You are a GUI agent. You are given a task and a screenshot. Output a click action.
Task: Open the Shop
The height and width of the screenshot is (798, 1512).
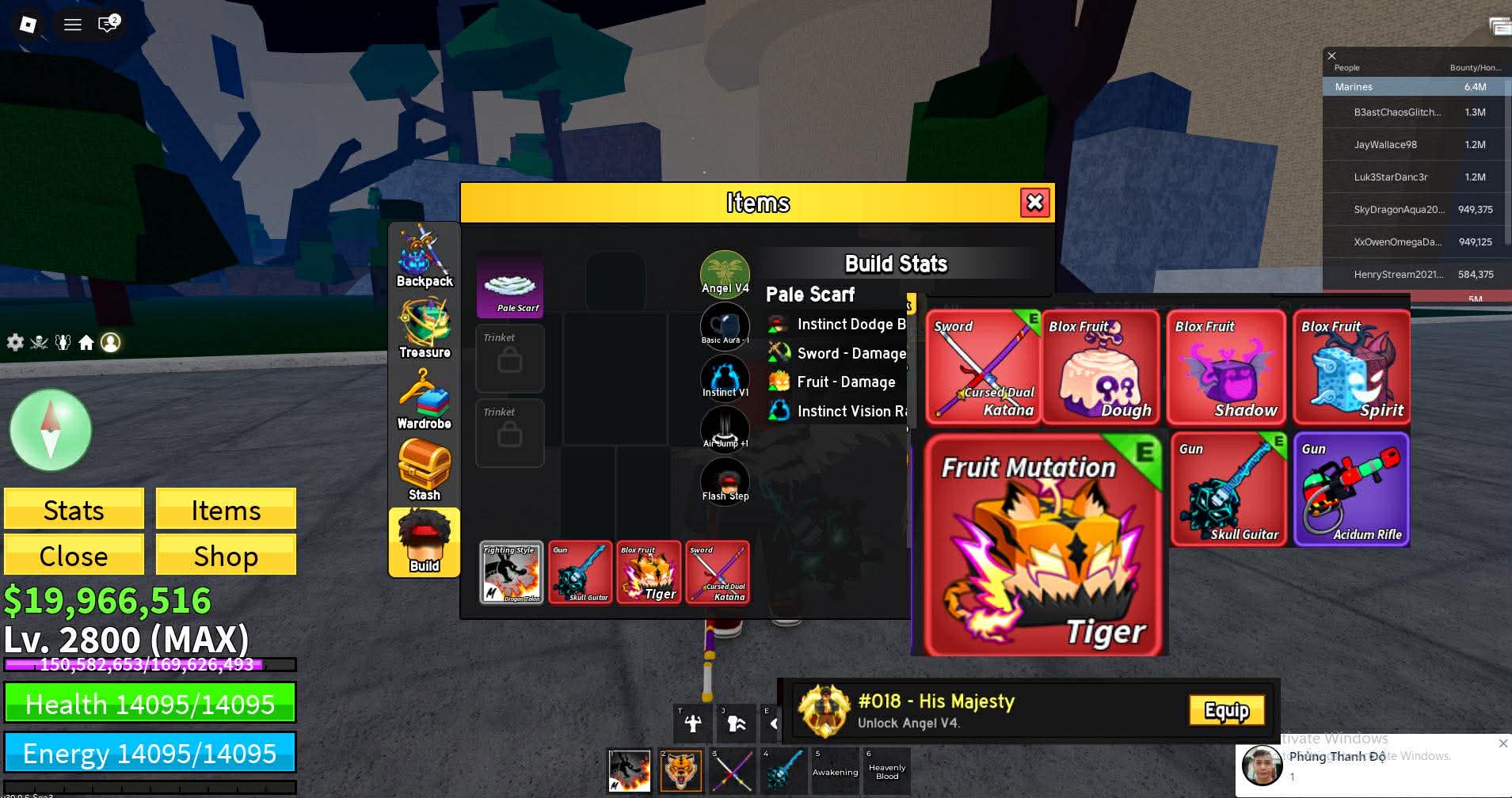point(226,556)
